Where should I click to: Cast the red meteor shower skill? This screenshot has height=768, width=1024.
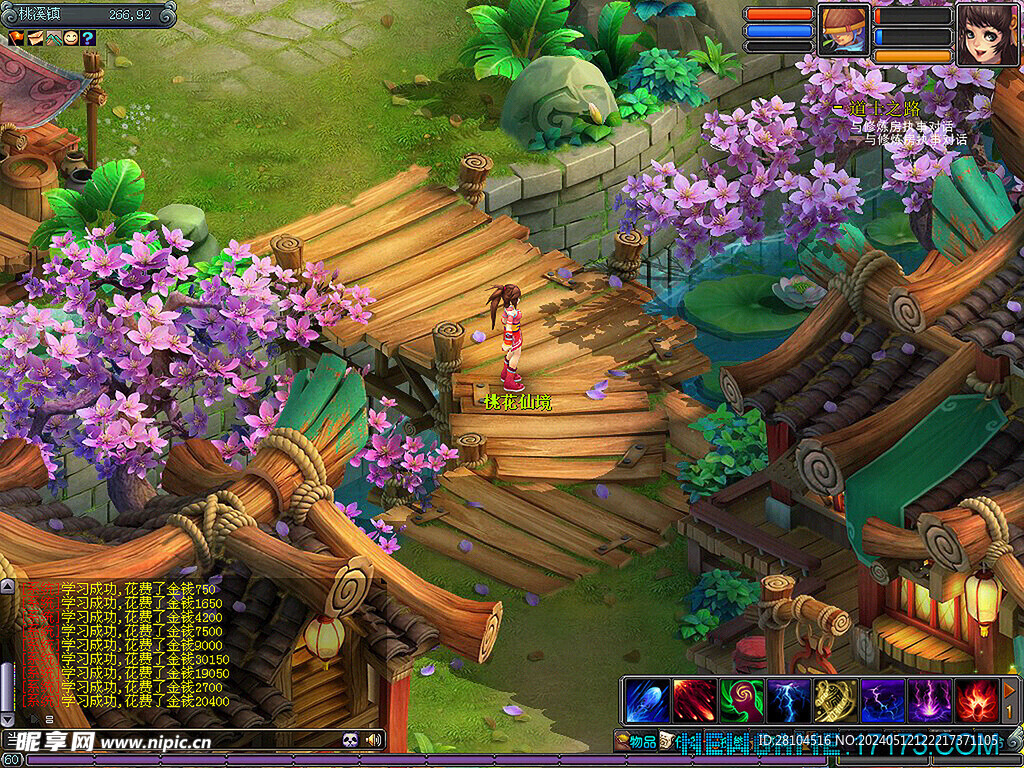click(693, 700)
